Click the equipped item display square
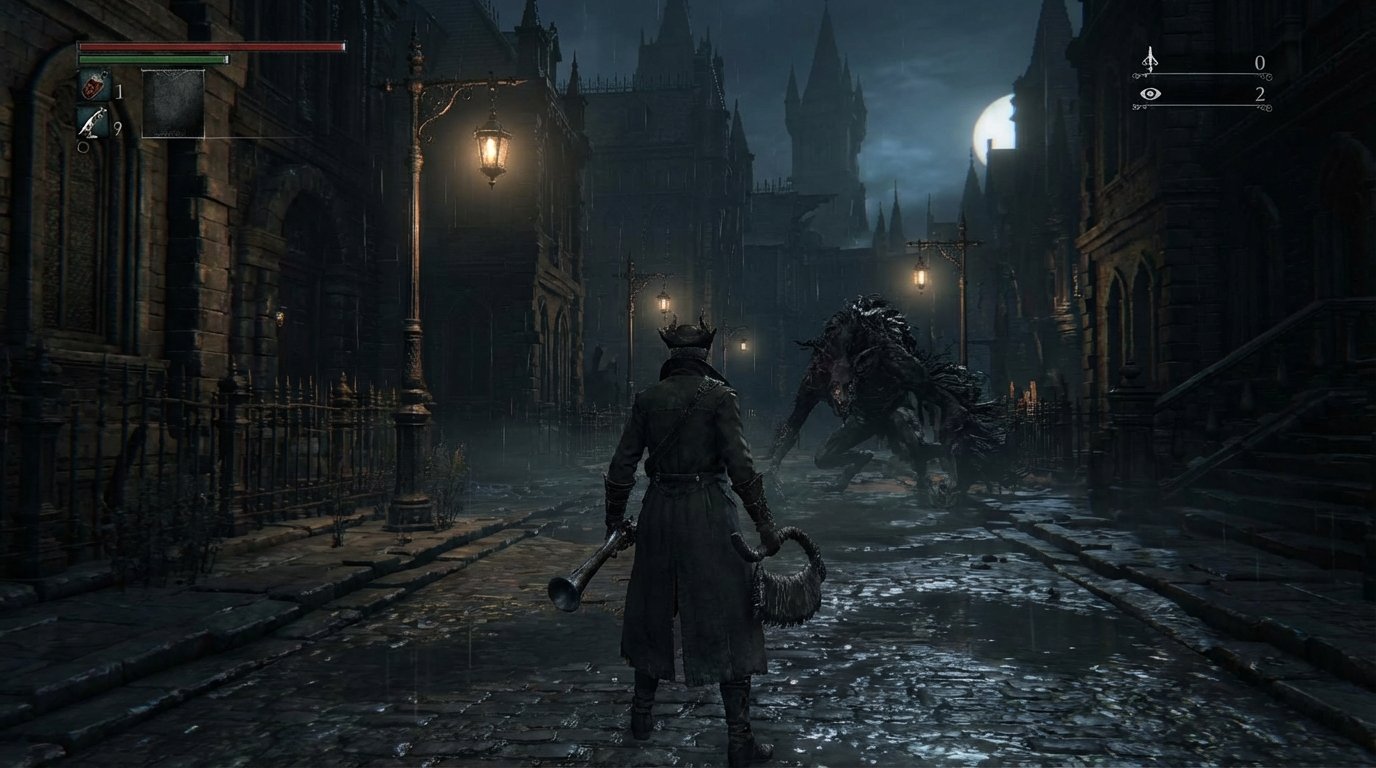 174,103
